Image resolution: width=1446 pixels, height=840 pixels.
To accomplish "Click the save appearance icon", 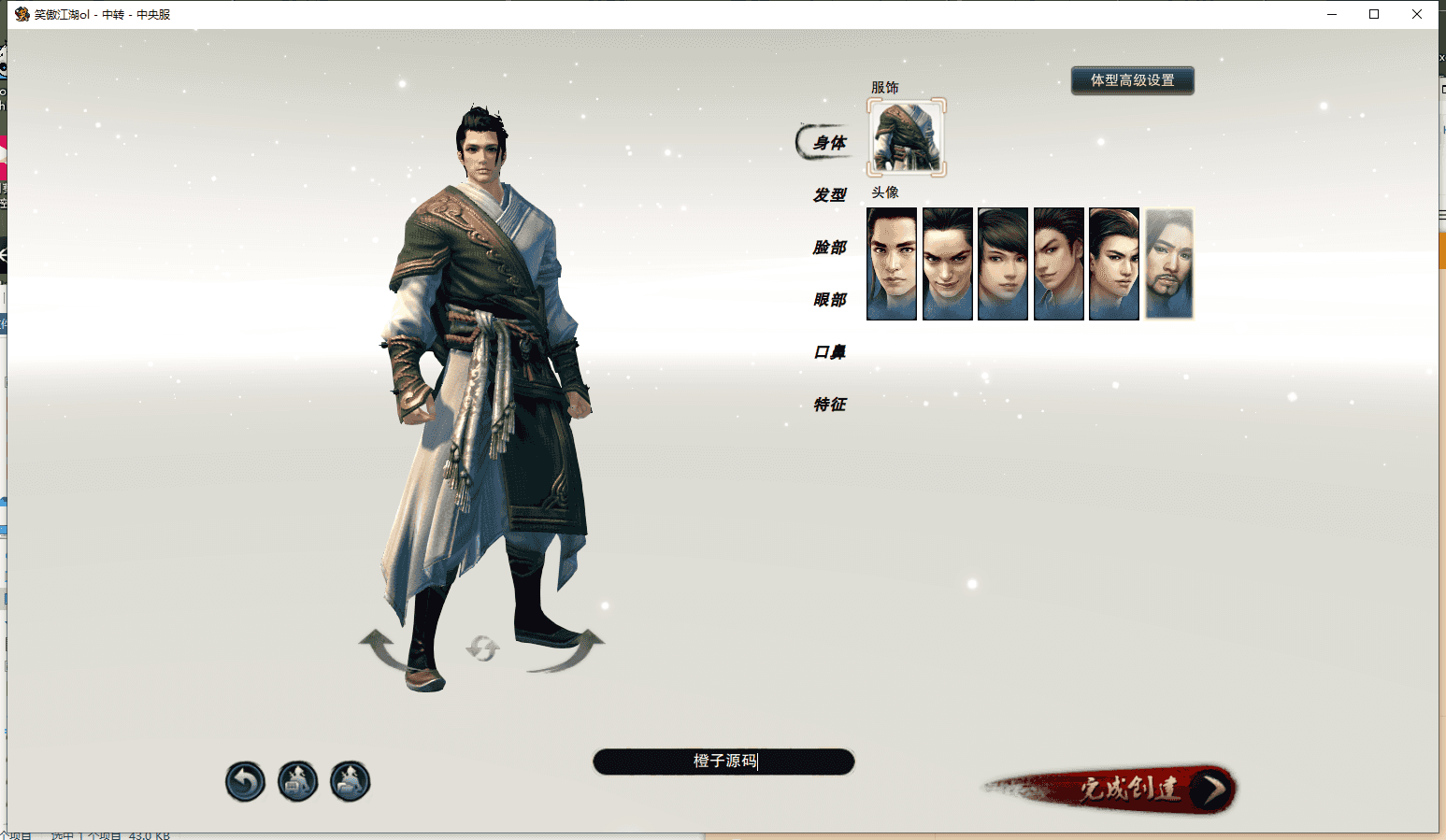I will 296,781.
